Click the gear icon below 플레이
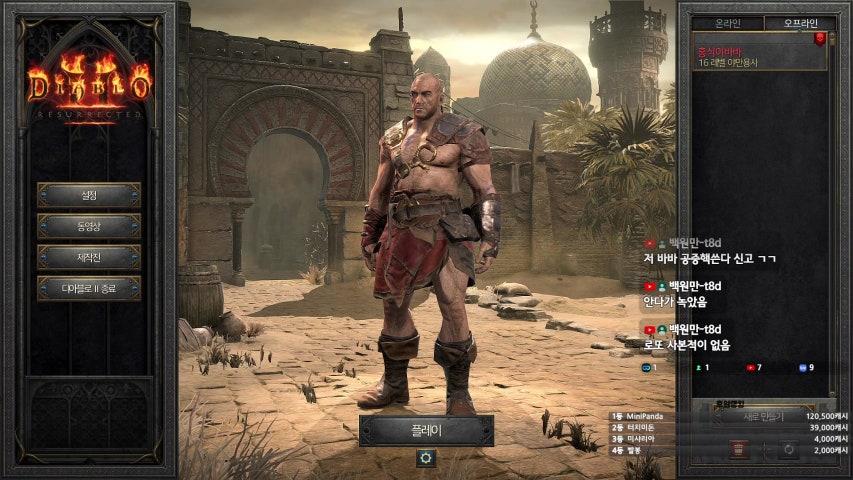Viewport: 853px width, 480px height. (426, 457)
